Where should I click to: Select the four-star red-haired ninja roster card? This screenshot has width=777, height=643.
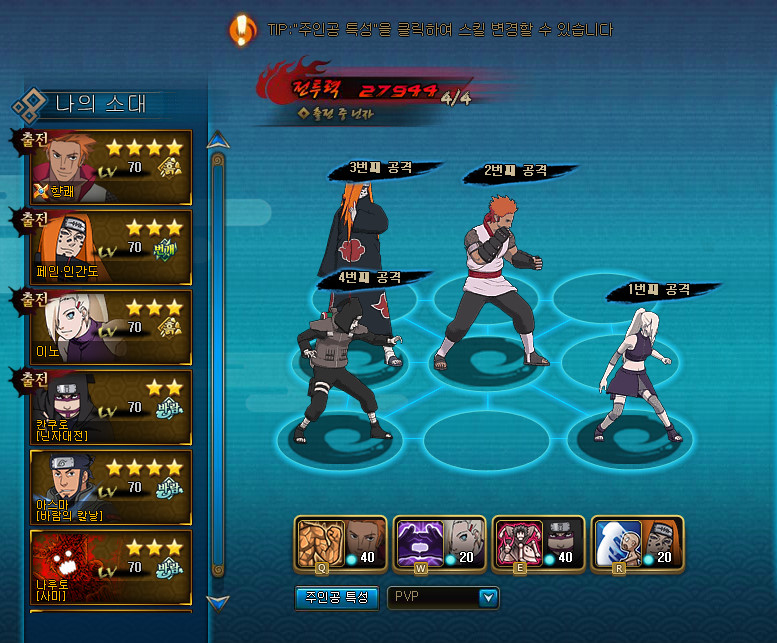pos(111,165)
